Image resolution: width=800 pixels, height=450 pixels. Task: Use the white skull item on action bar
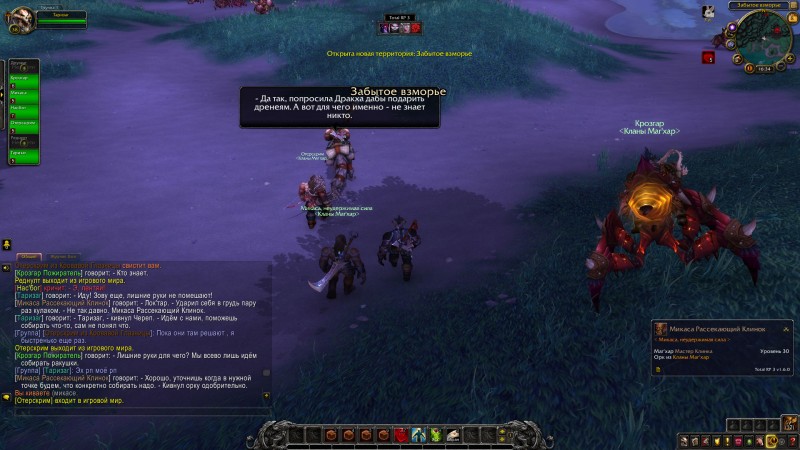[453, 435]
